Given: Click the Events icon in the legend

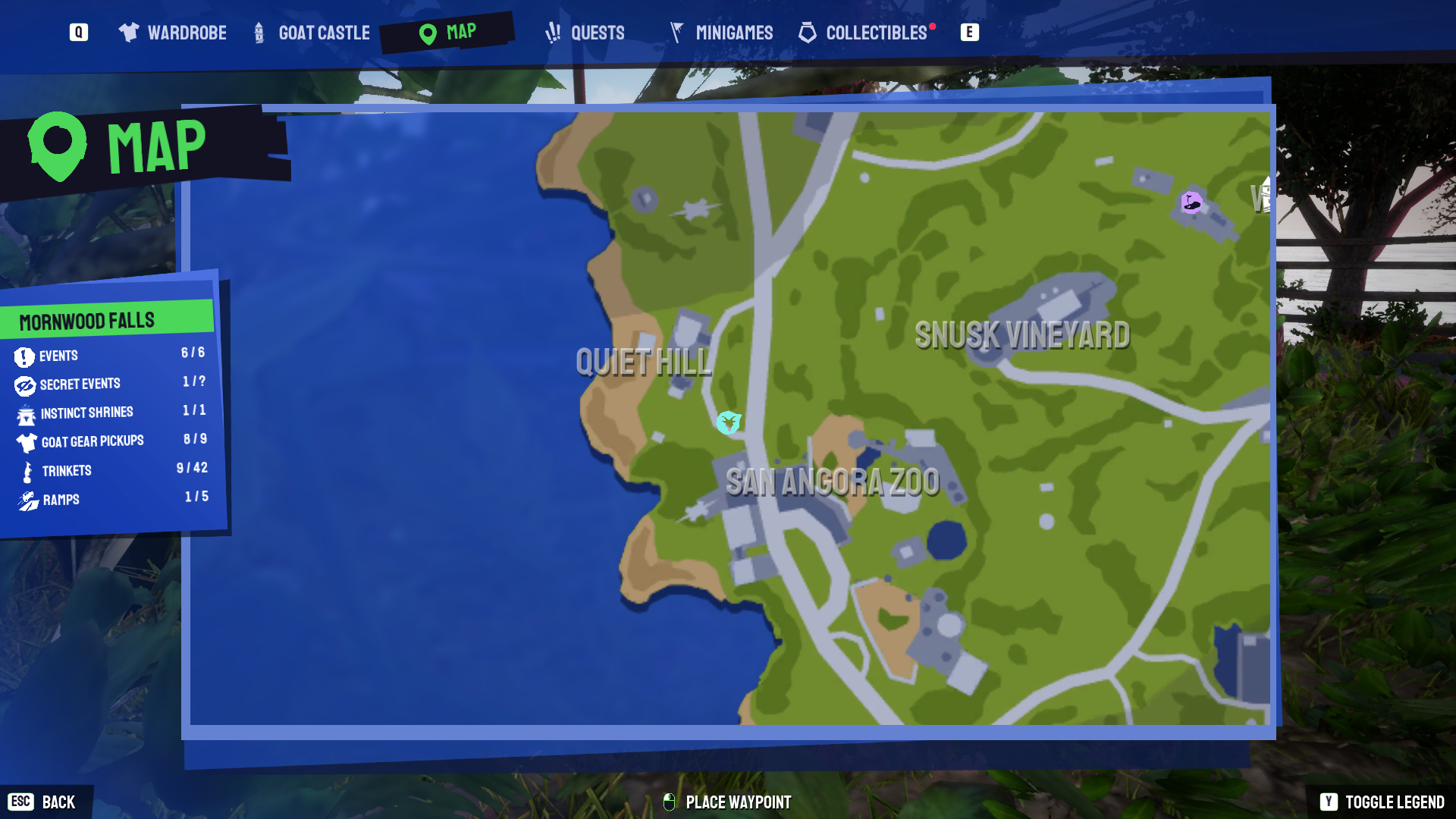Looking at the screenshot, I should point(25,356).
